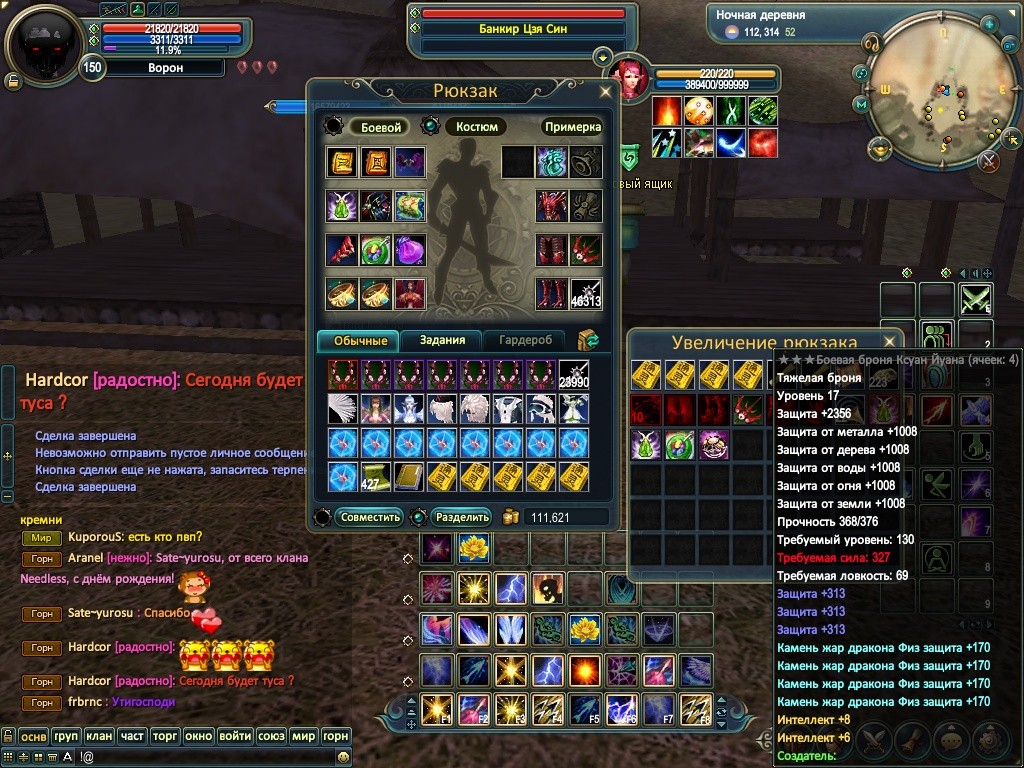Select the Боевой equipment view
This screenshot has height=768, width=1024.
380,127
